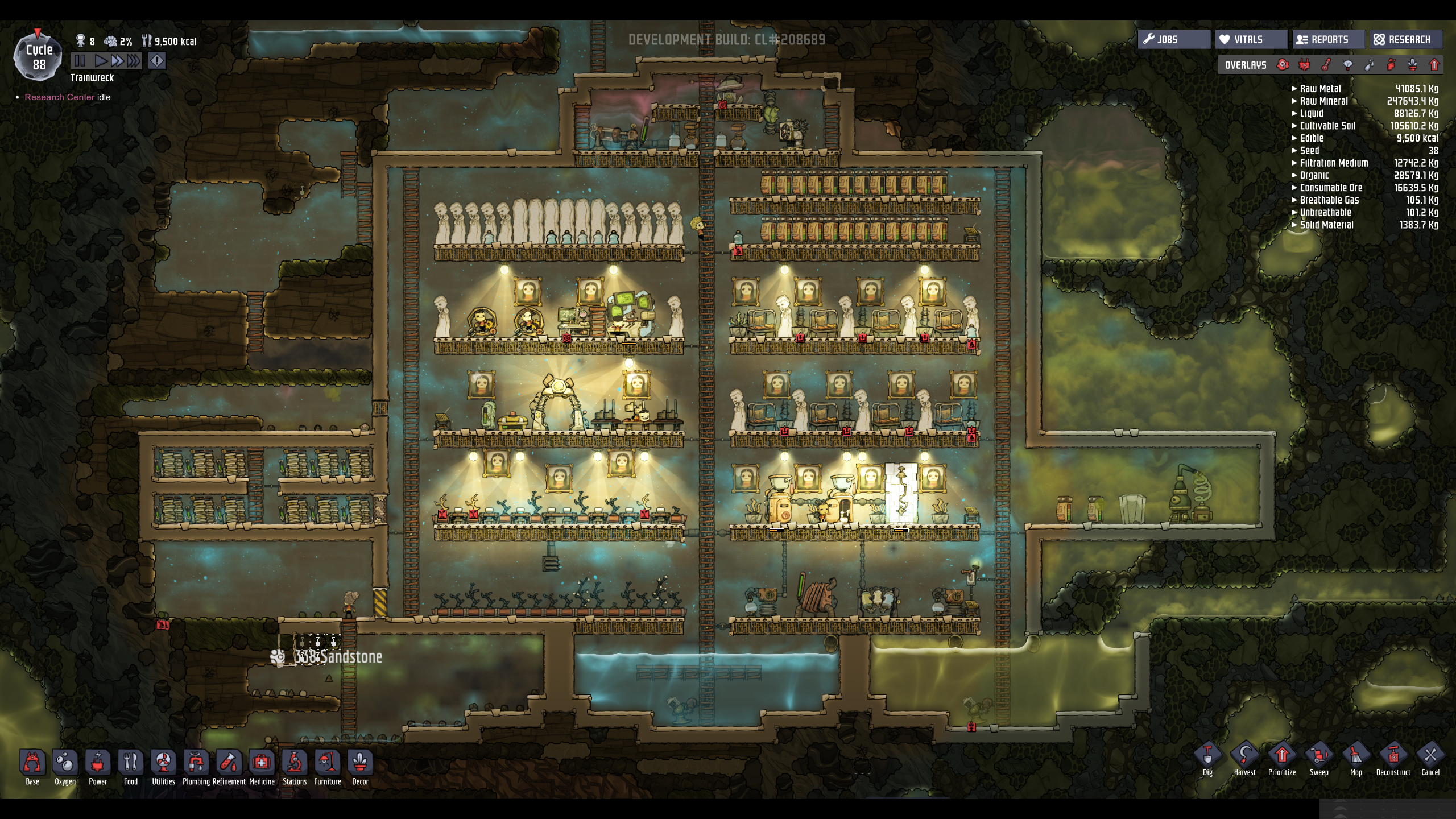Screen dimensions: 1456x819
Task: Open colony Reports
Action: (x=1328, y=39)
